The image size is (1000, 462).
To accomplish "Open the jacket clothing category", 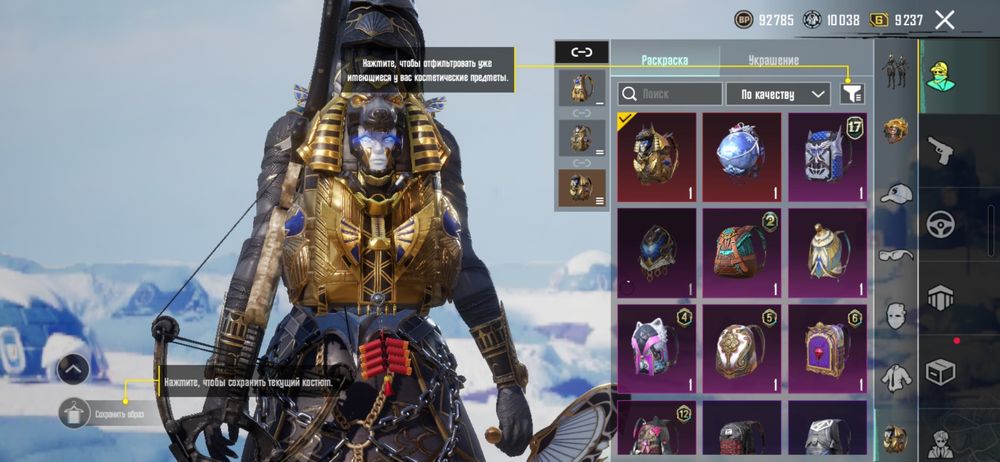I will pyautogui.click(x=896, y=378).
